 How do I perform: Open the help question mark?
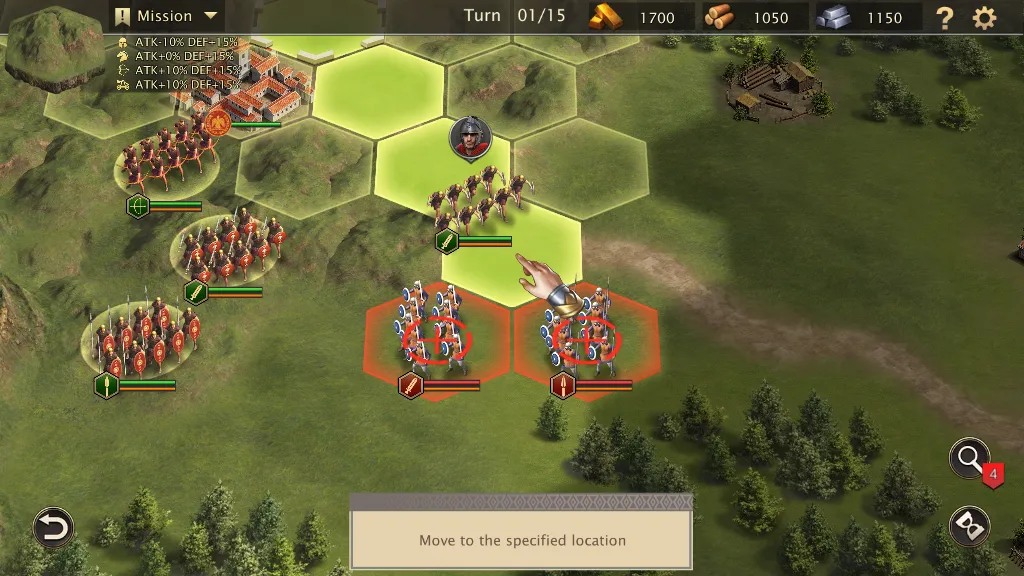944,17
